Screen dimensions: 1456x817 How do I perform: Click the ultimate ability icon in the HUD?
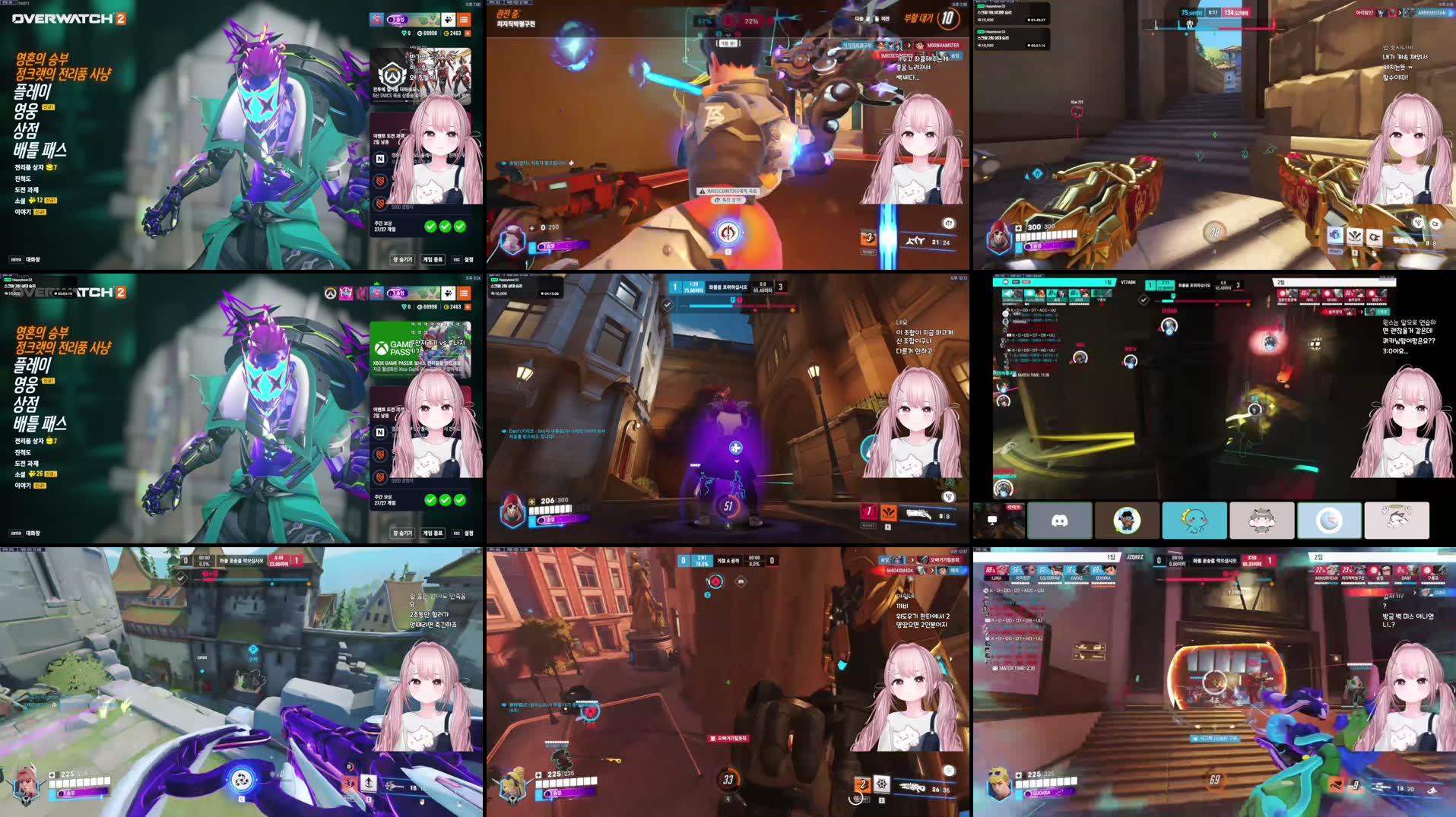pyautogui.click(x=727, y=230)
